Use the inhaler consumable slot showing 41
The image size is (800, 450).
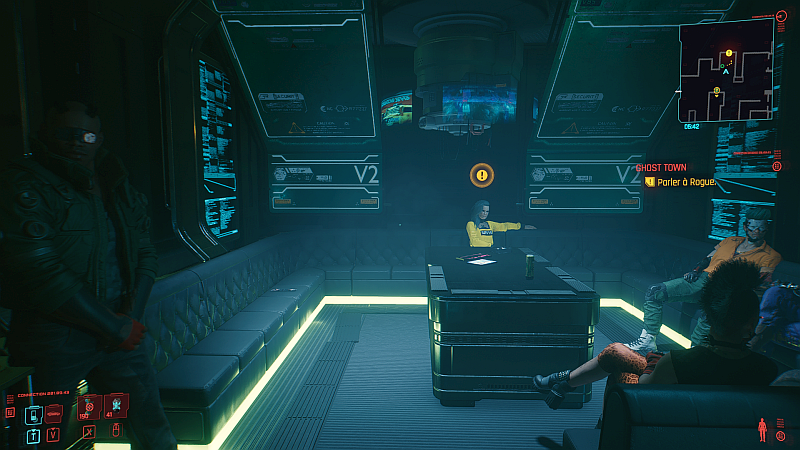click(x=115, y=405)
